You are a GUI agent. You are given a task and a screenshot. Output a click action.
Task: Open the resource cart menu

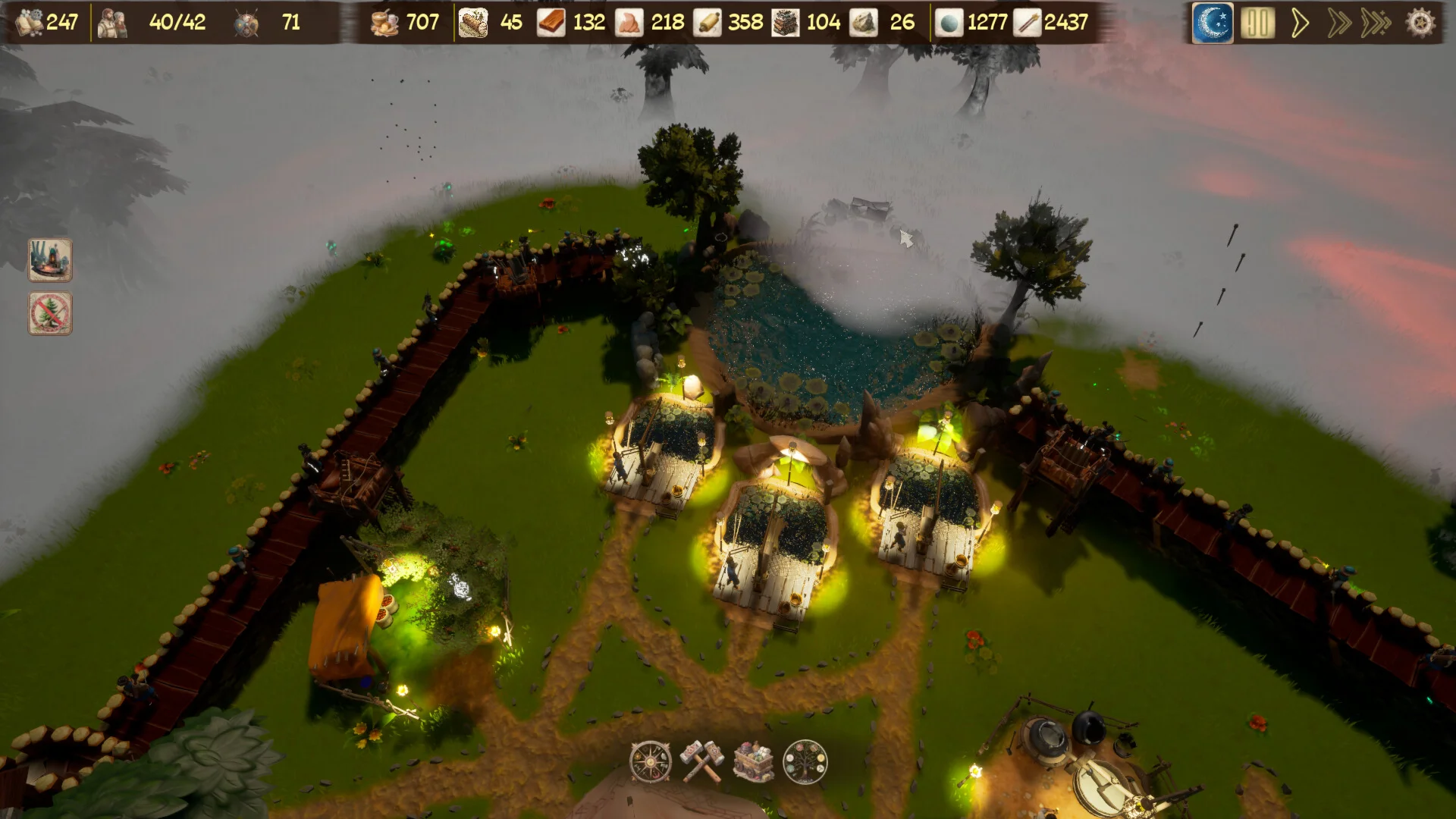pyautogui.click(x=754, y=761)
